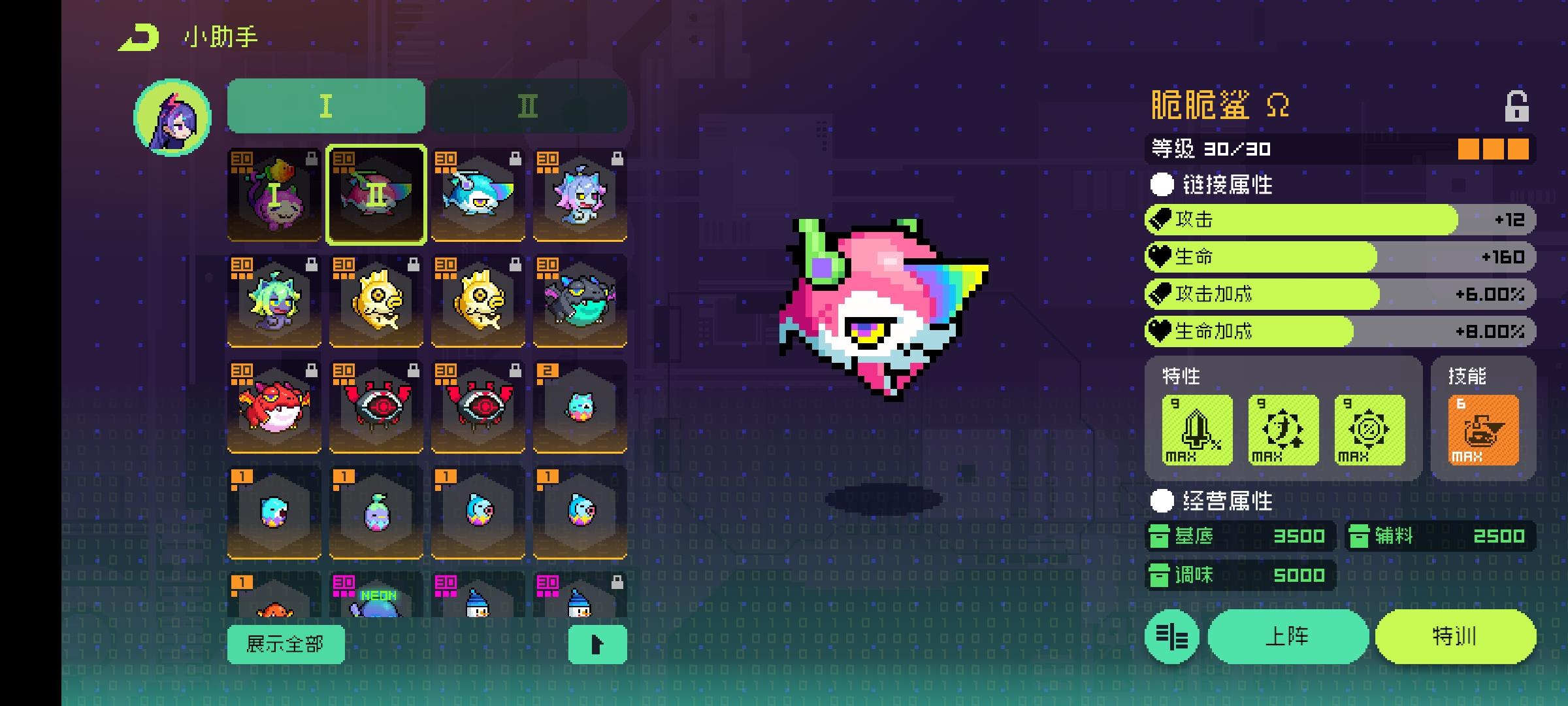The image size is (1568, 706).
Task: Select the rainbow shark thumbnail marked Ⅱ
Action: pos(376,194)
